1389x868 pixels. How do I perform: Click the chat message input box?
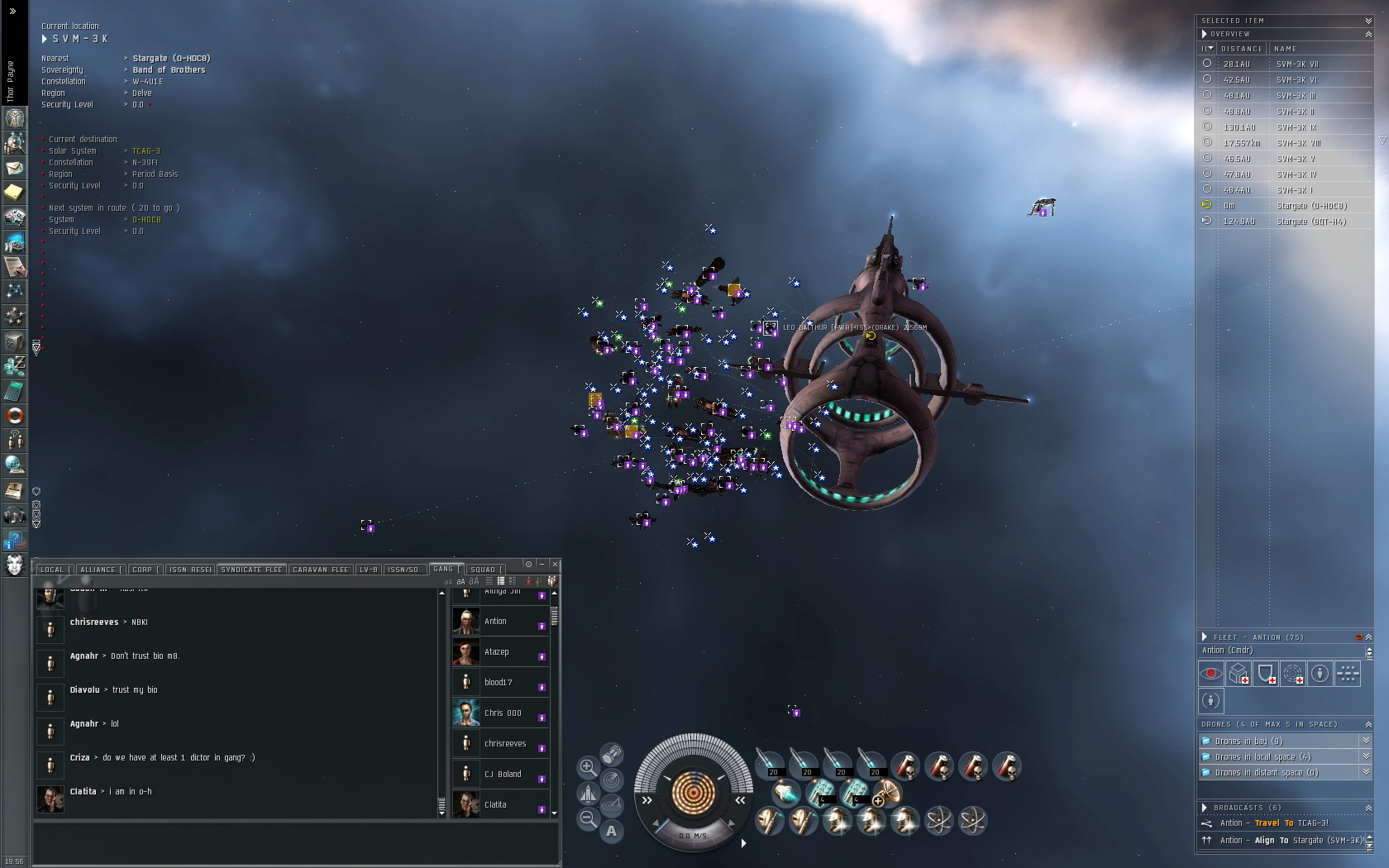pos(295,843)
